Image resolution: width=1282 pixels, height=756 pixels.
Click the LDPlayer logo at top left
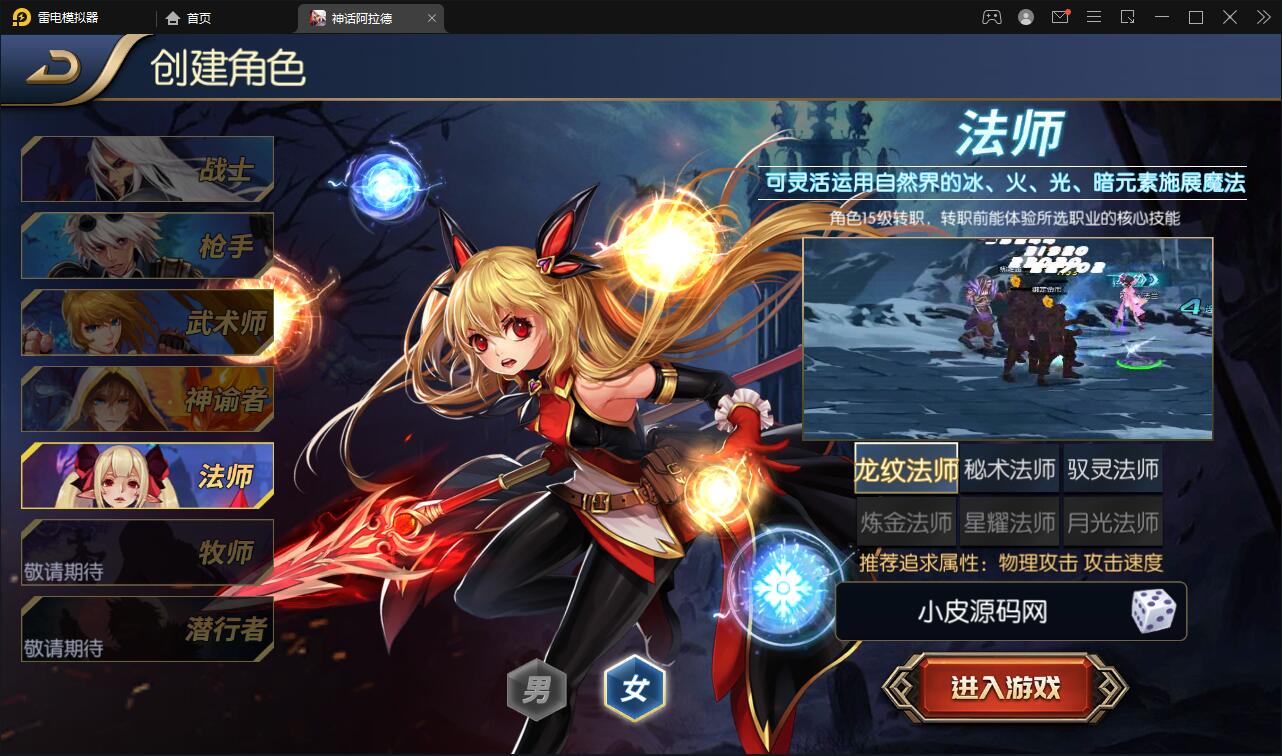[20, 17]
